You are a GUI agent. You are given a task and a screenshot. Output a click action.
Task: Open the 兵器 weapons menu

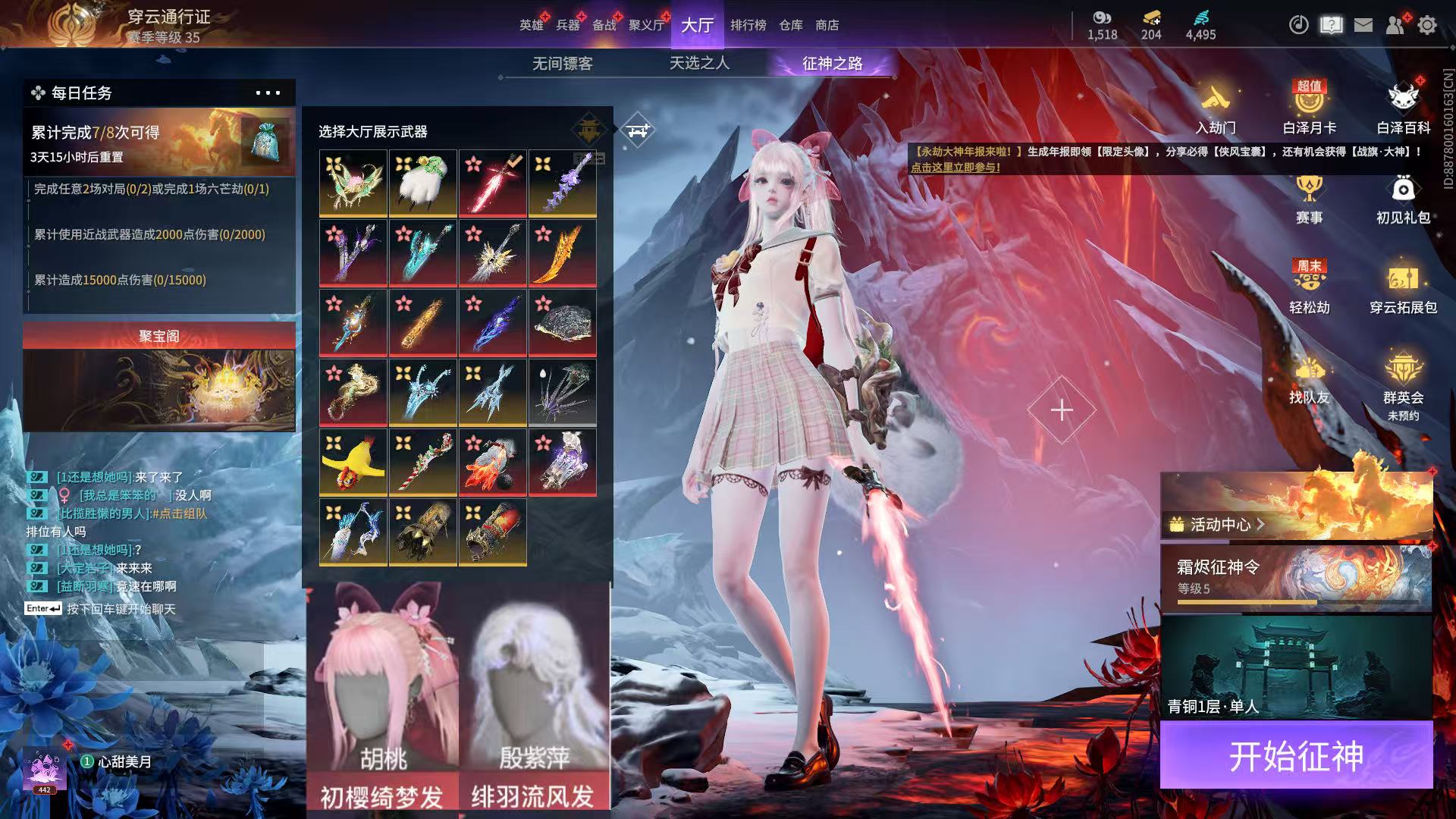(567, 25)
